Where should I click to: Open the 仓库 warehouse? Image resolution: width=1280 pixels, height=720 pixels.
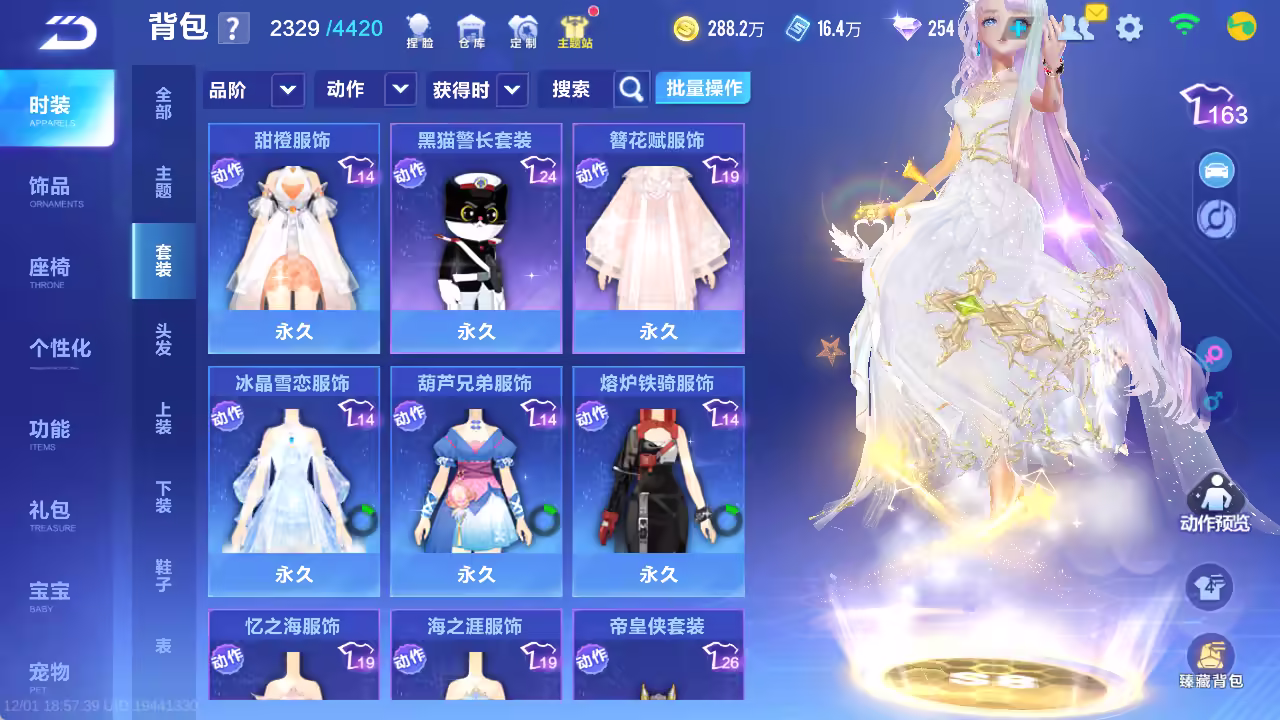(x=470, y=32)
